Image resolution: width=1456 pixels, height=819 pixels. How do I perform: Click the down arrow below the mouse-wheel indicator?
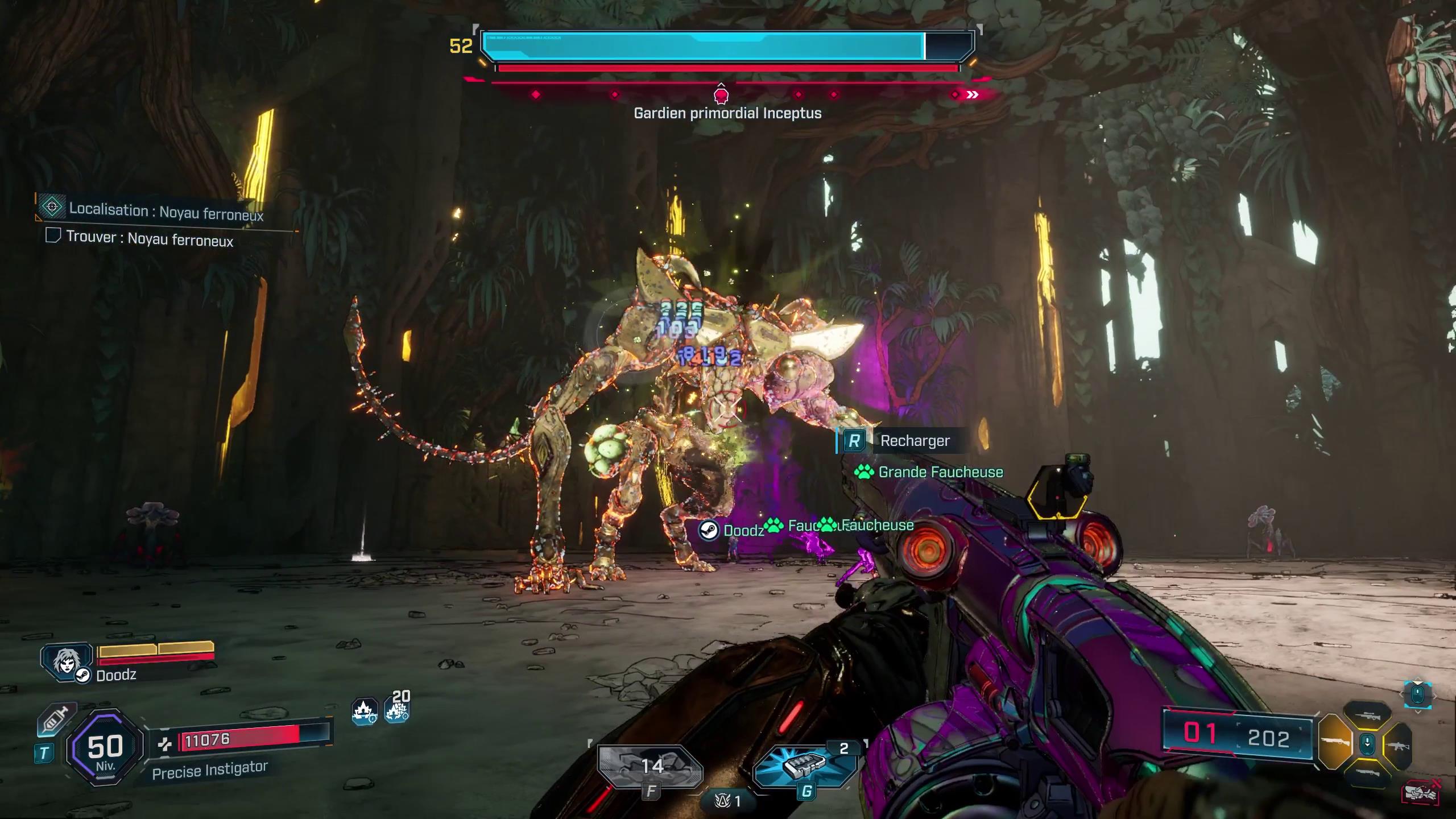(x=1417, y=712)
